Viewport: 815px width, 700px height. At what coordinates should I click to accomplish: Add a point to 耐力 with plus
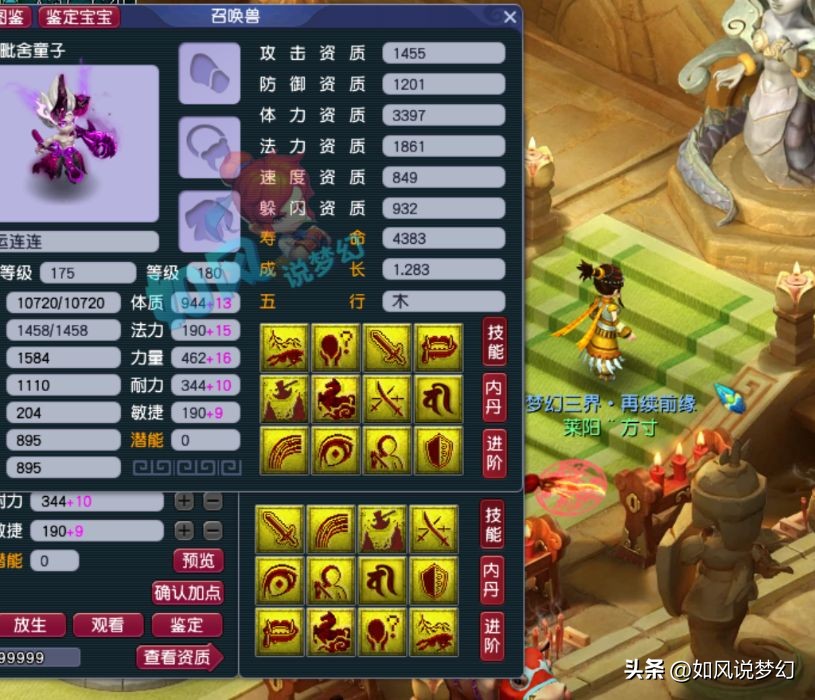point(184,501)
